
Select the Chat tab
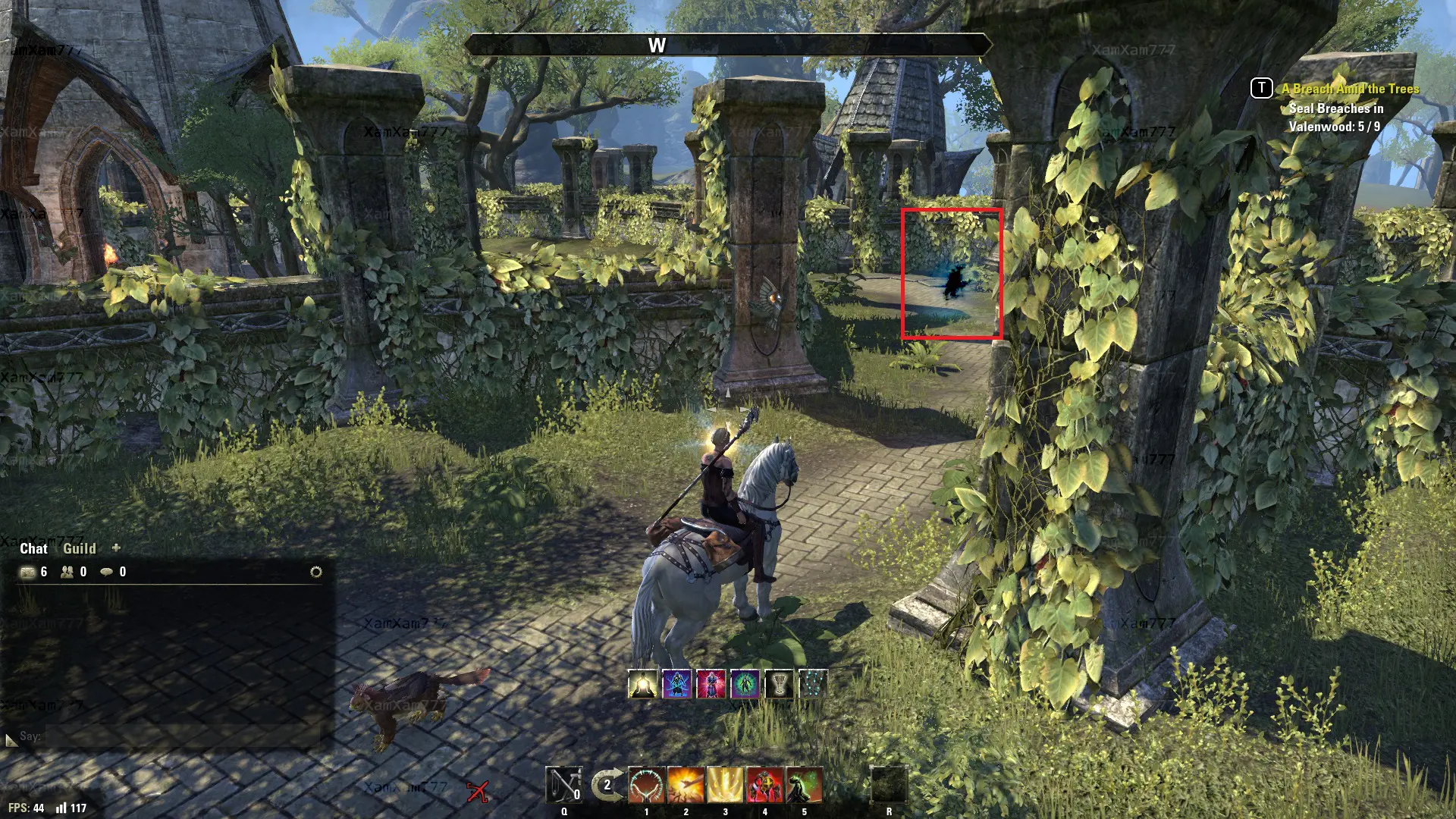click(33, 548)
